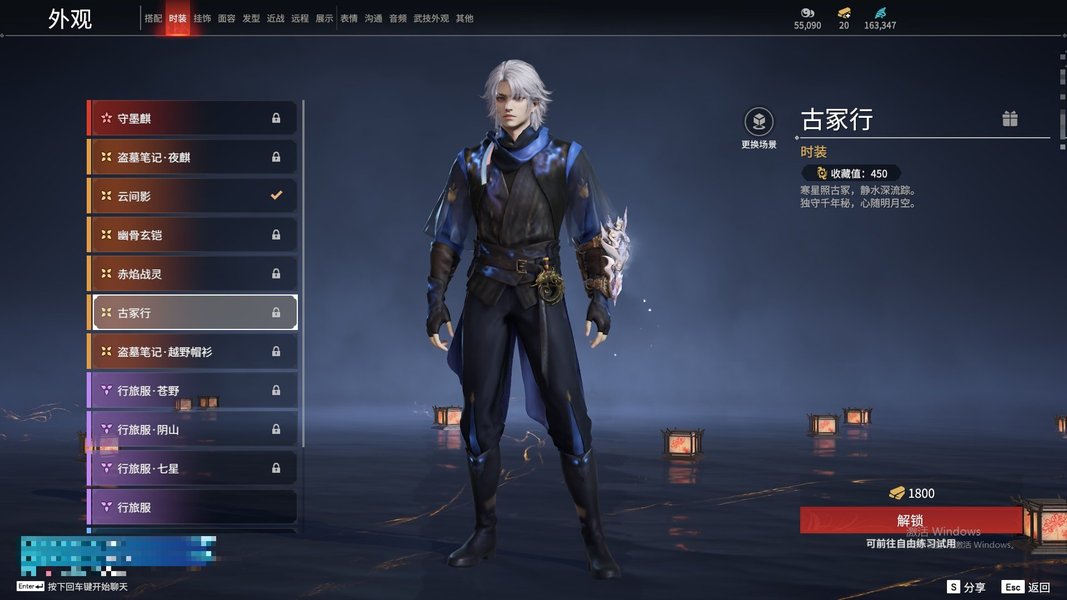This screenshot has width=1067, height=600.
Task: Click the 分享 share button
Action: [967, 587]
